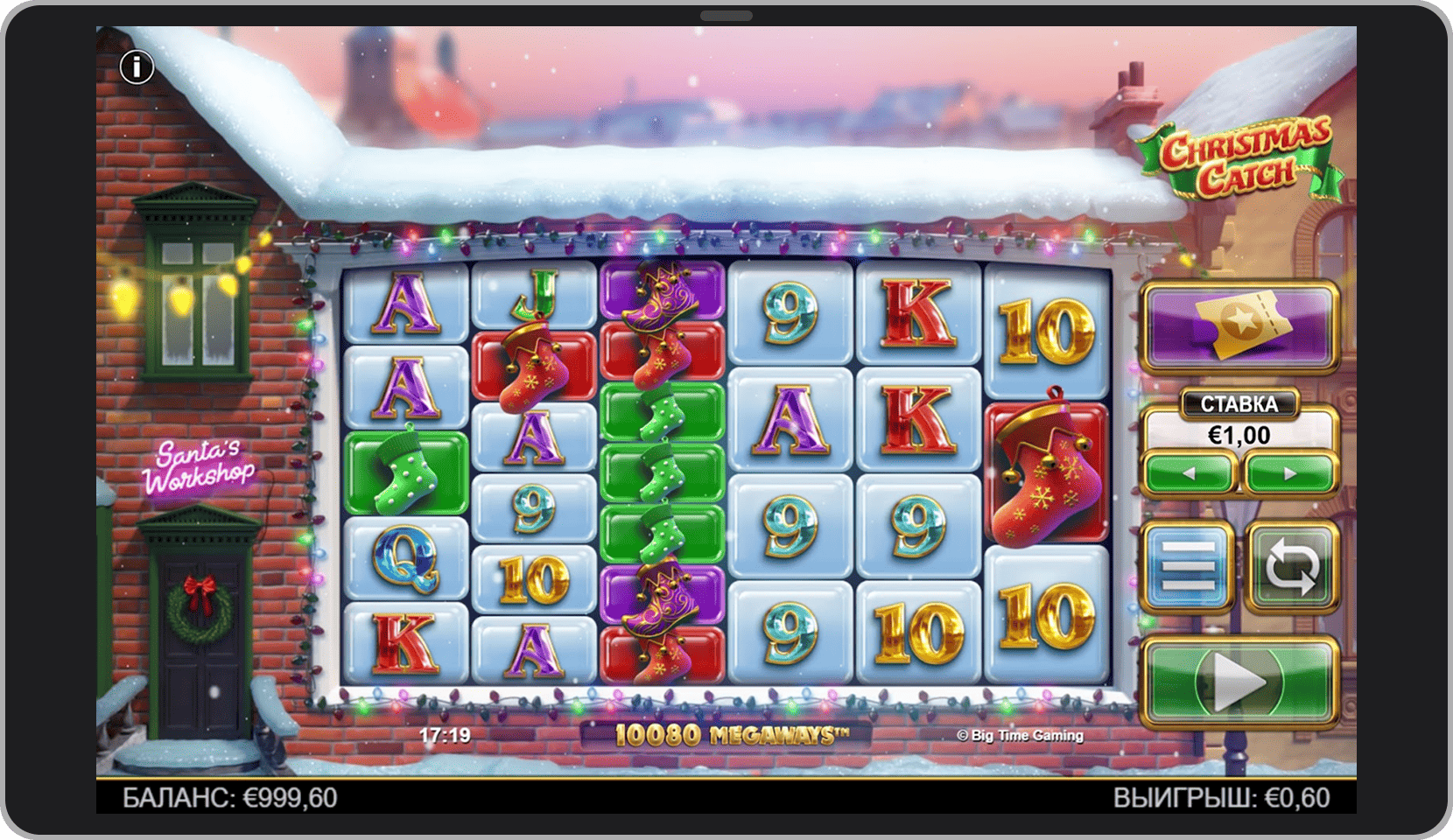The image size is (1453, 840).
Task: Increase the bet with the right arrow
Action: (x=1287, y=475)
